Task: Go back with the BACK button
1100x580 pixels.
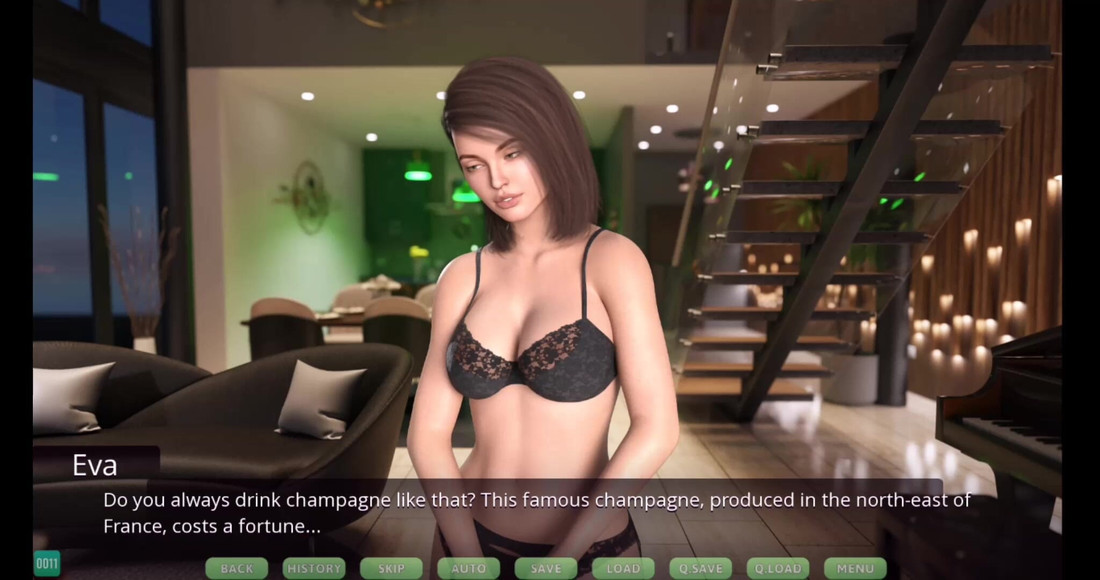Action: pos(237,568)
